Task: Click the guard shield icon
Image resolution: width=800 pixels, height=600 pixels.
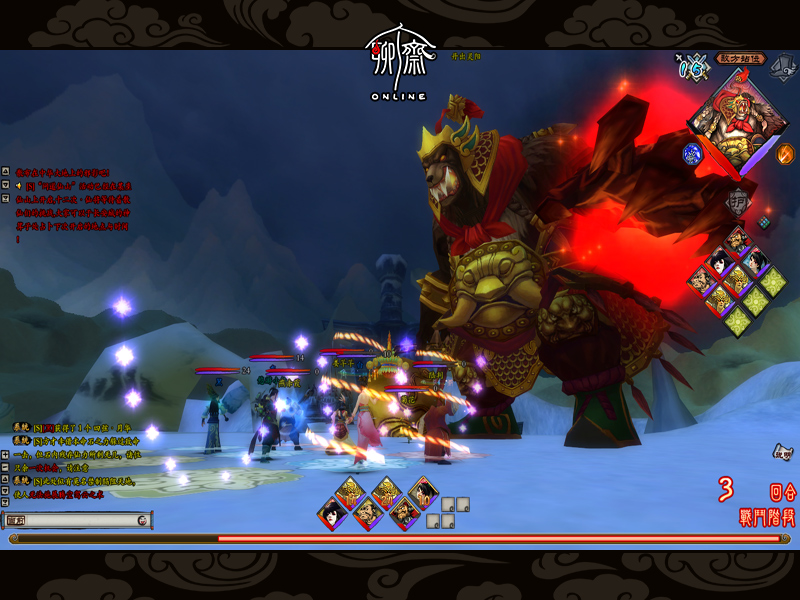Action: pos(738,199)
